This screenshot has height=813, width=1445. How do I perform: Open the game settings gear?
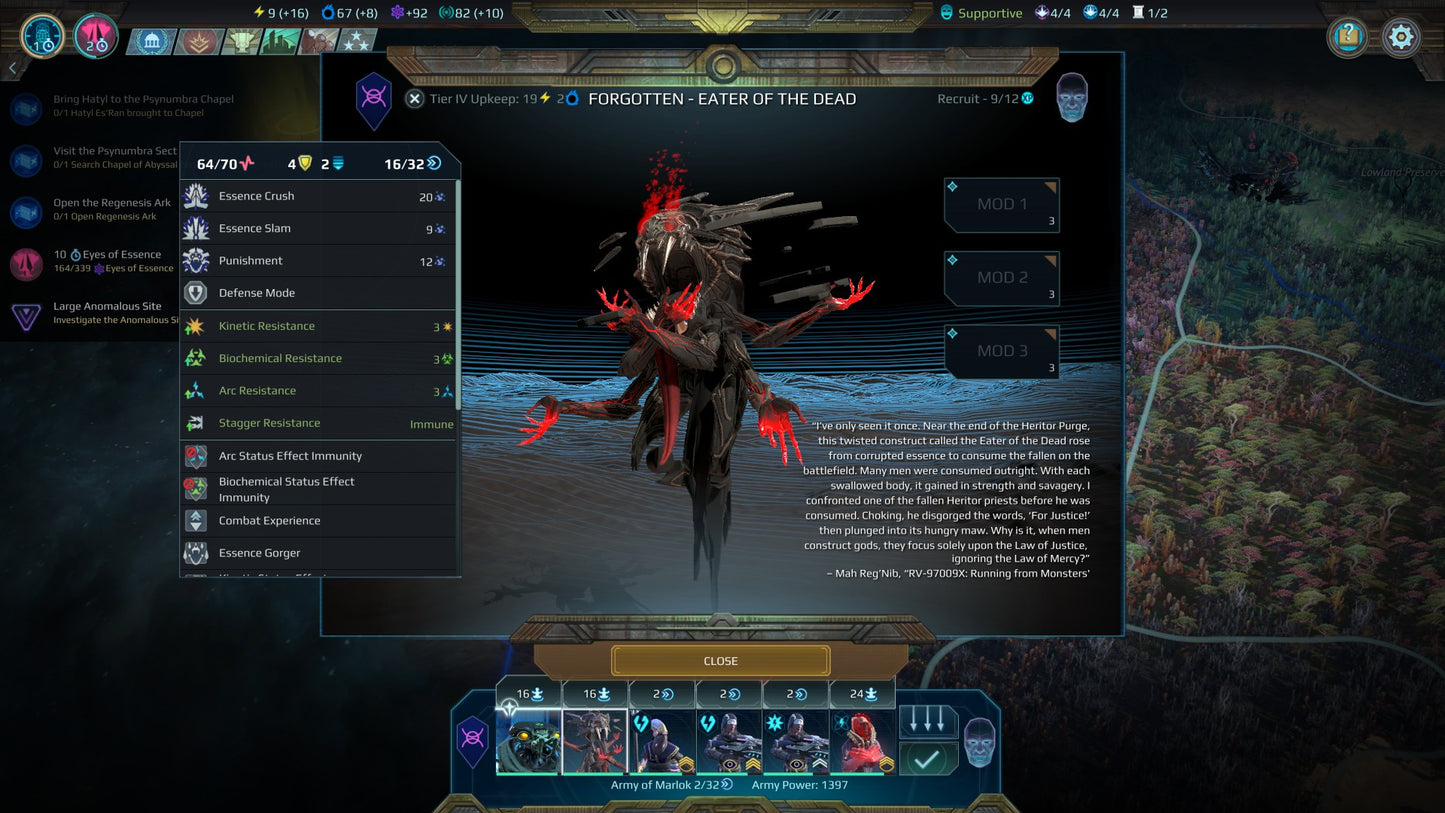pos(1400,36)
